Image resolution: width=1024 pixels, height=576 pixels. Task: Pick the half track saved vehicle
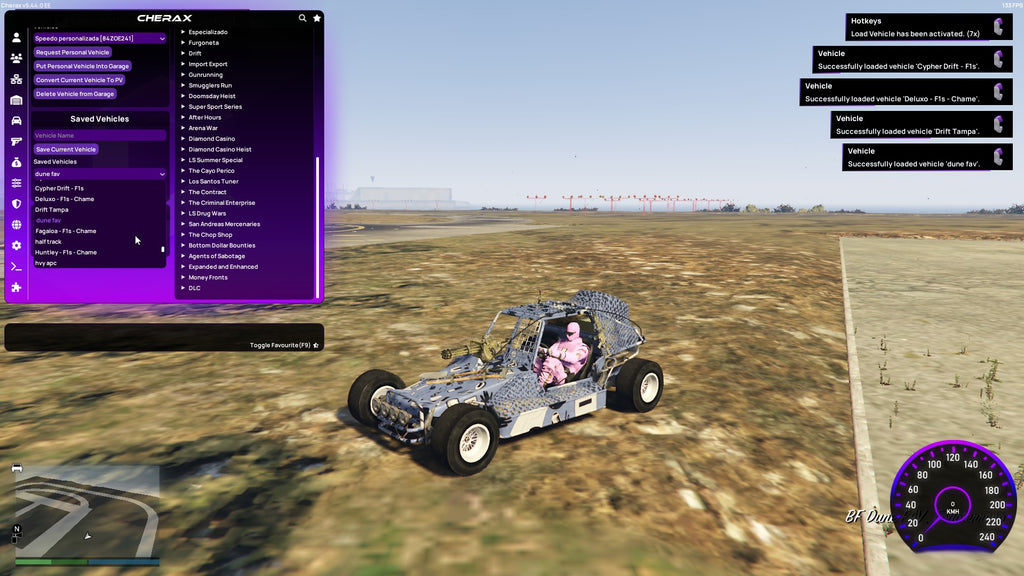pyautogui.click(x=48, y=242)
